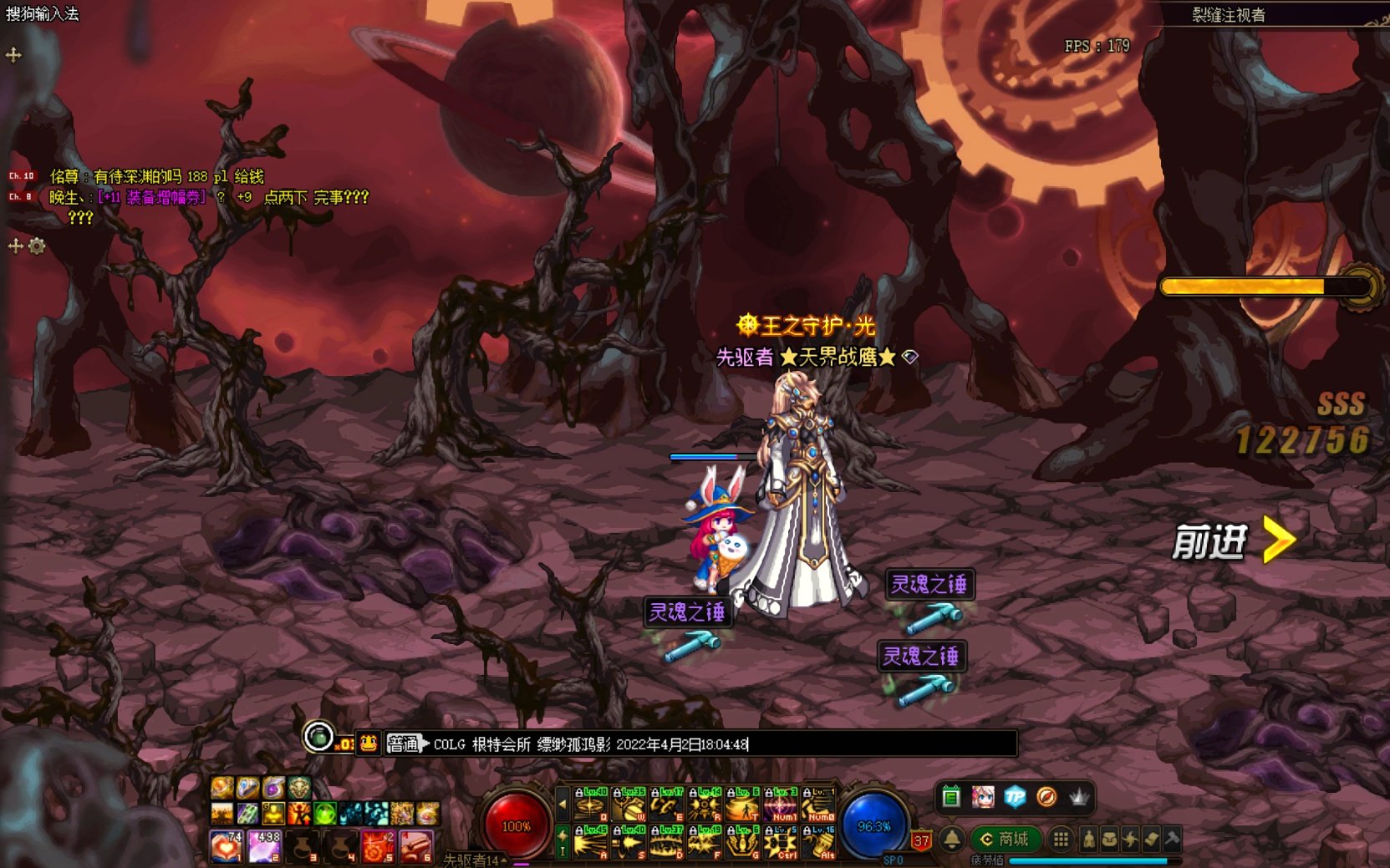Use the red fist item in slot 6
The image size is (1390, 868).
(416, 845)
